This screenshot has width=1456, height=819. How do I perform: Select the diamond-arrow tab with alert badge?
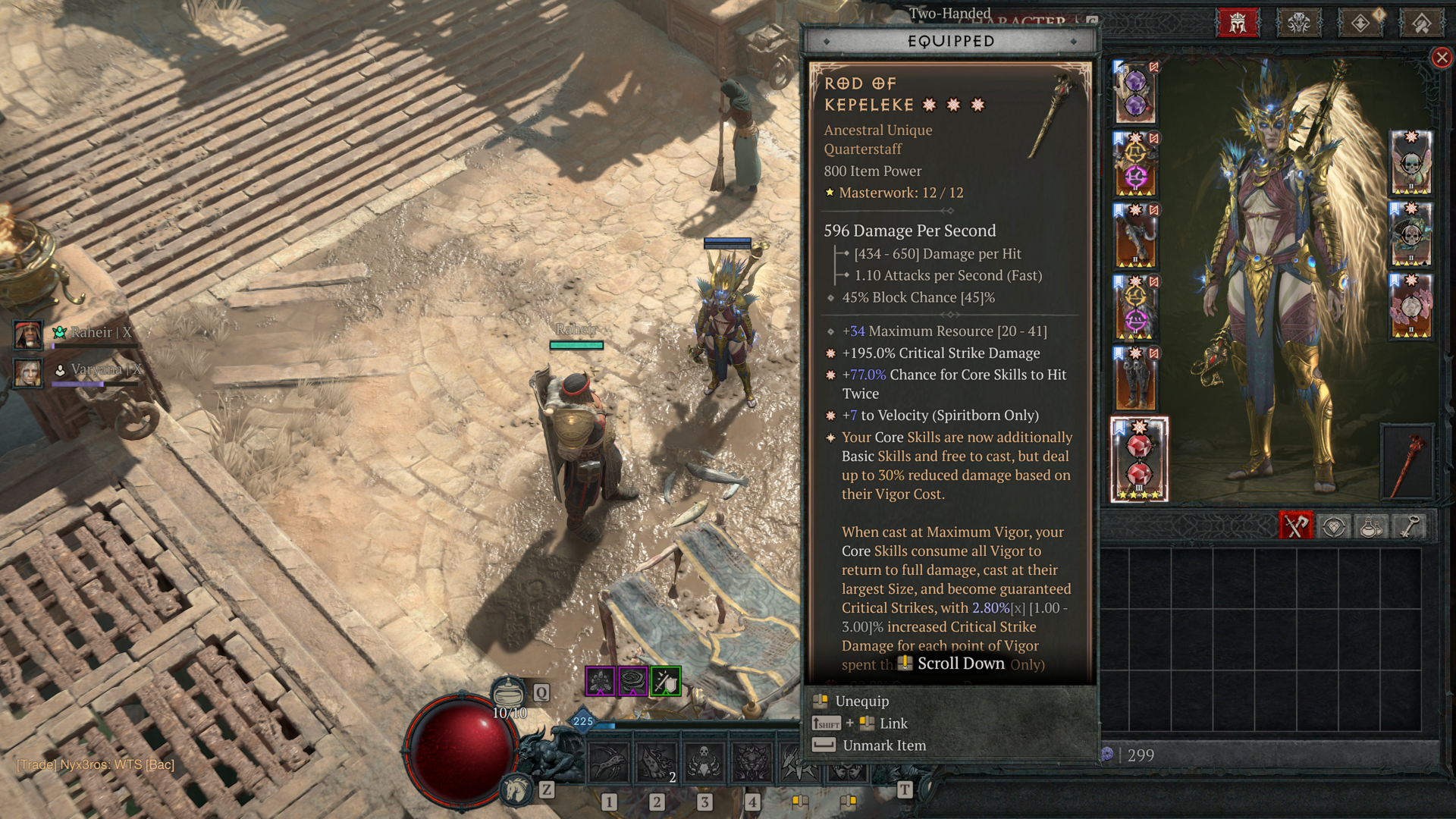(x=1360, y=23)
